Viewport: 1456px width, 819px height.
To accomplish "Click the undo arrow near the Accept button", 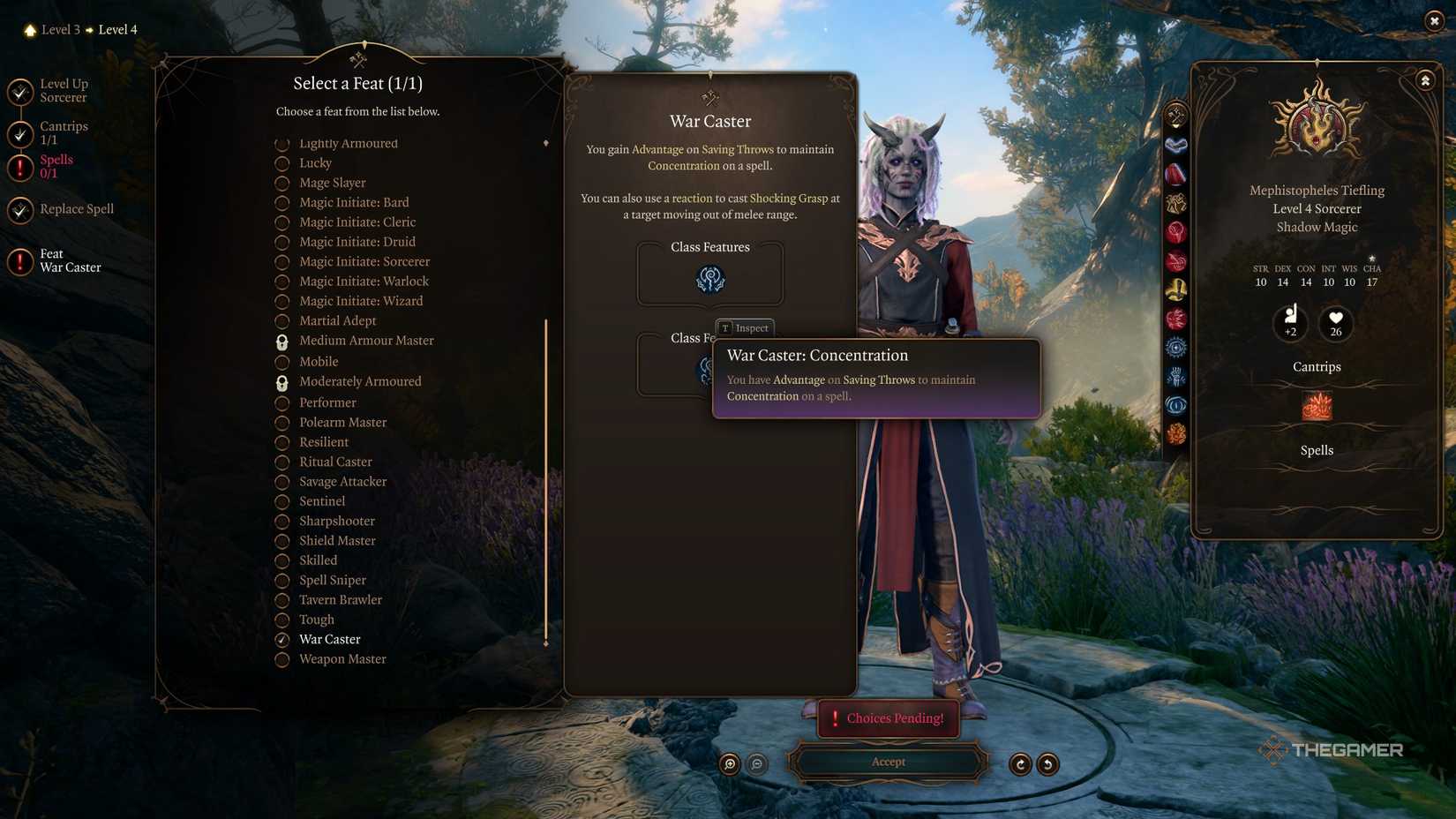I will pyautogui.click(x=1021, y=764).
